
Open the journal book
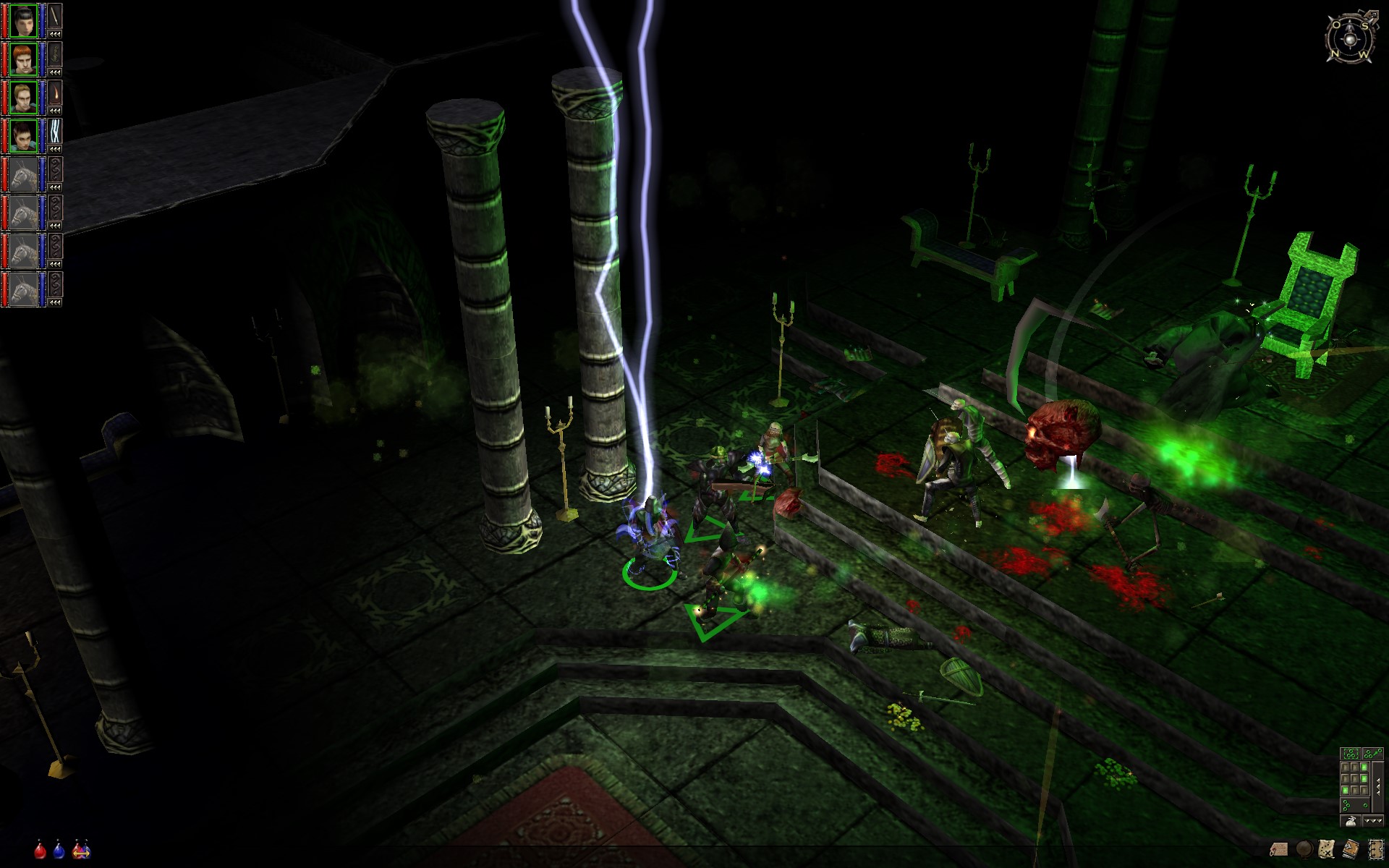(1350, 848)
